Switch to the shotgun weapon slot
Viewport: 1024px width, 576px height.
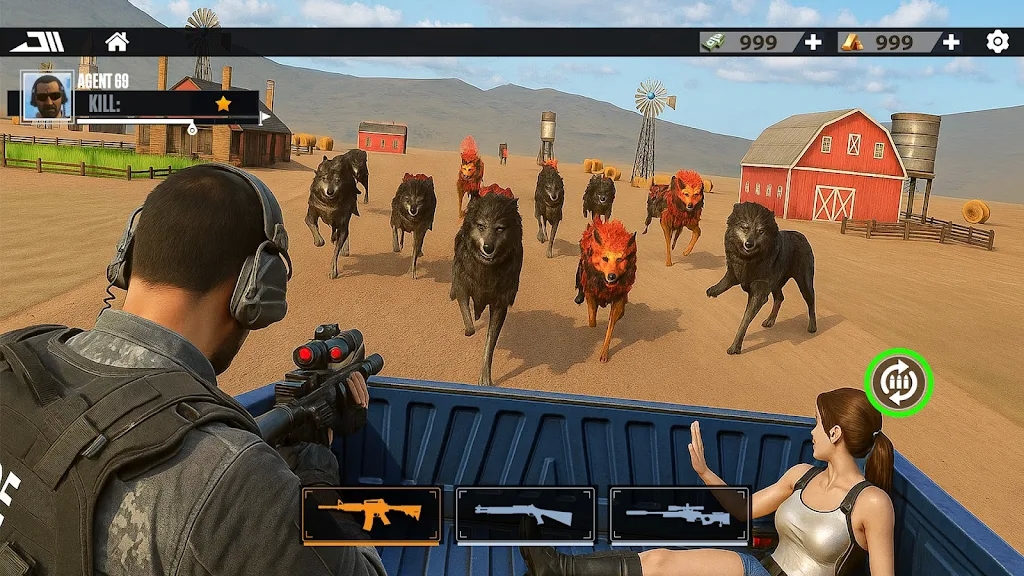(525, 515)
